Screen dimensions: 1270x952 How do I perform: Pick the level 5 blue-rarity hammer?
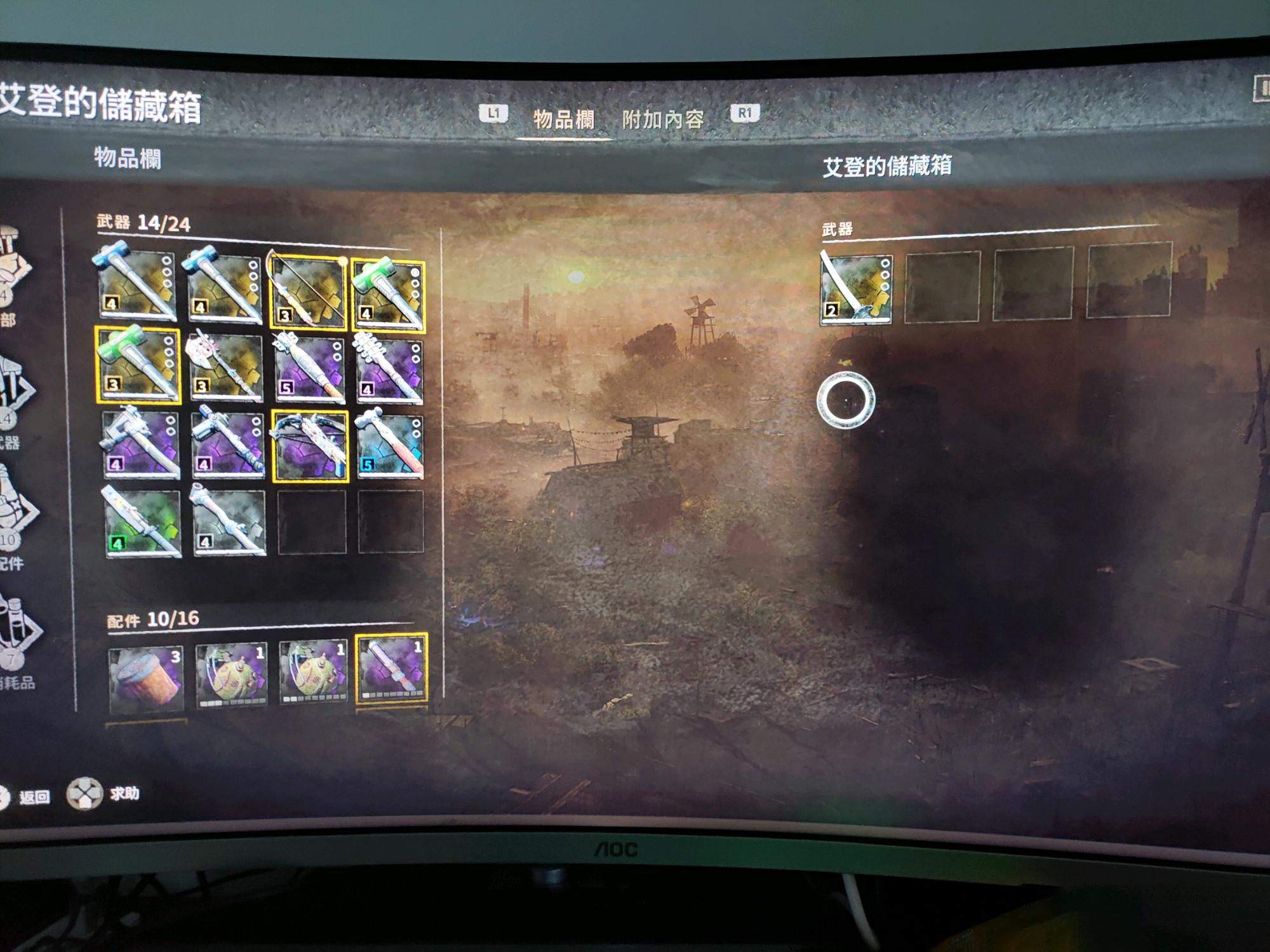390,444
